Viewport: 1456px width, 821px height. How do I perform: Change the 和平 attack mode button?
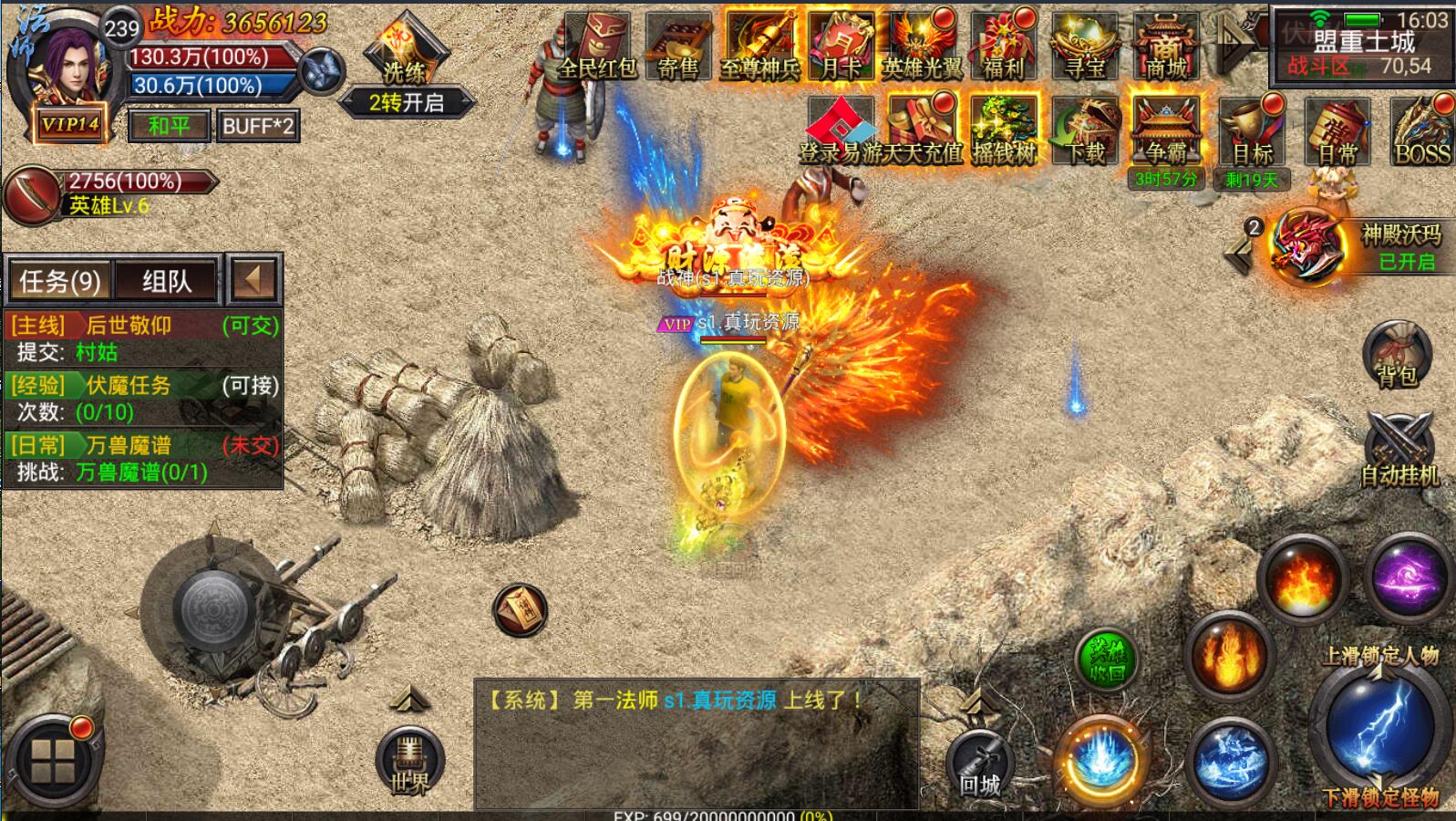pos(169,126)
